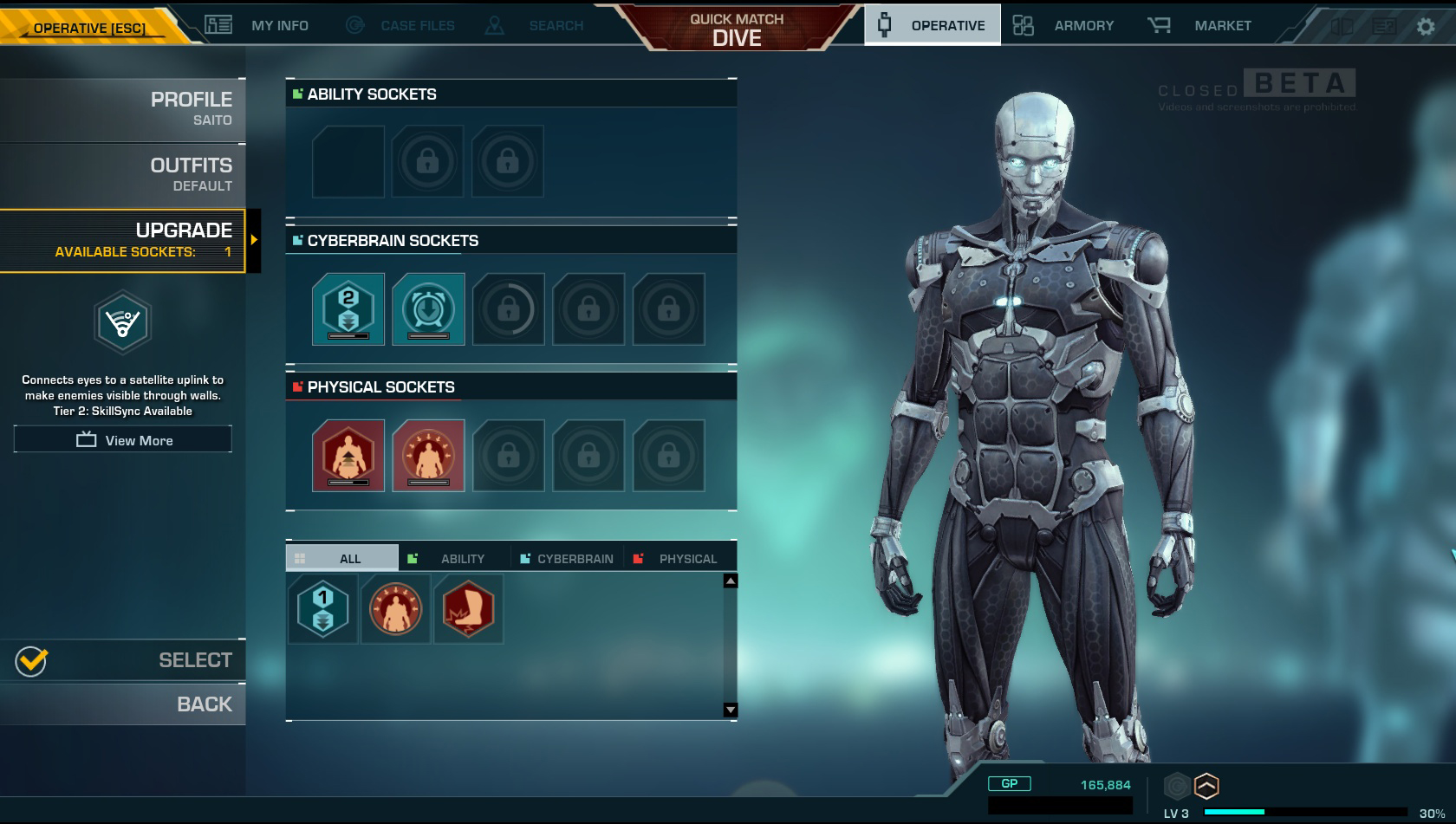The height and width of the screenshot is (824, 1456).
Task: Select the leg chip in the inventory list
Action: click(468, 608)
